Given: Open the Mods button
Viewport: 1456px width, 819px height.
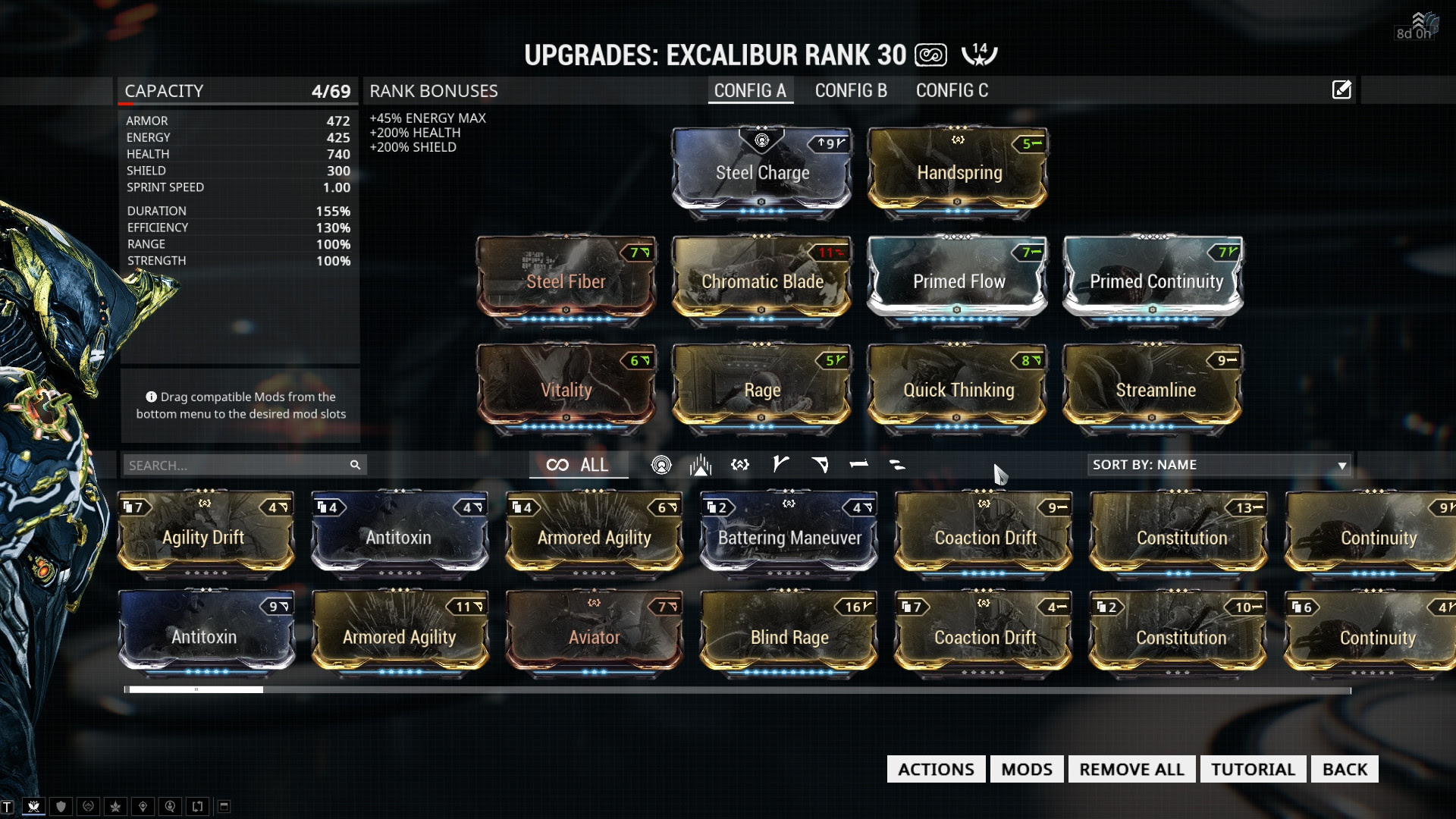Looking at the screenshot, I should [1026, 769].
